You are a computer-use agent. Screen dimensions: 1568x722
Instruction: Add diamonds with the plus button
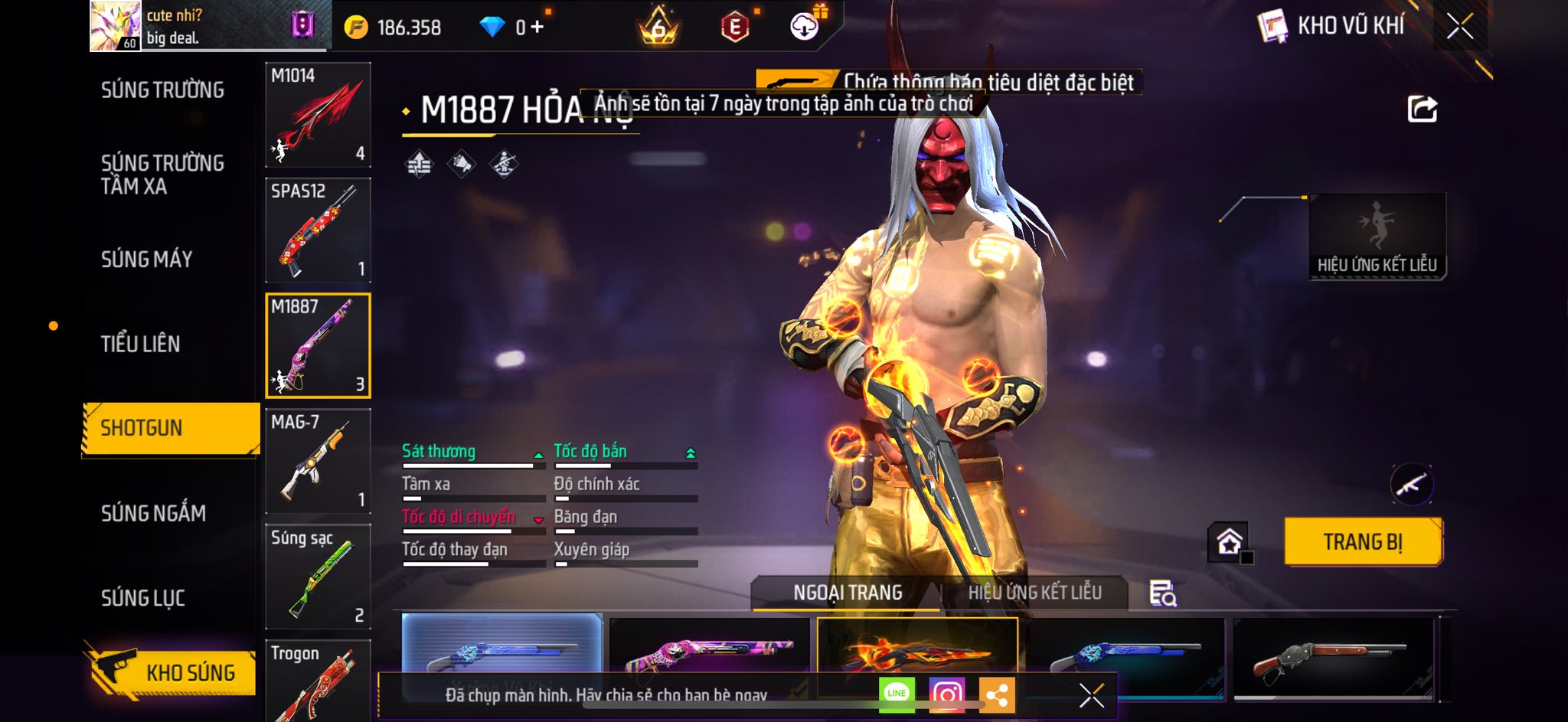(537, 28)
